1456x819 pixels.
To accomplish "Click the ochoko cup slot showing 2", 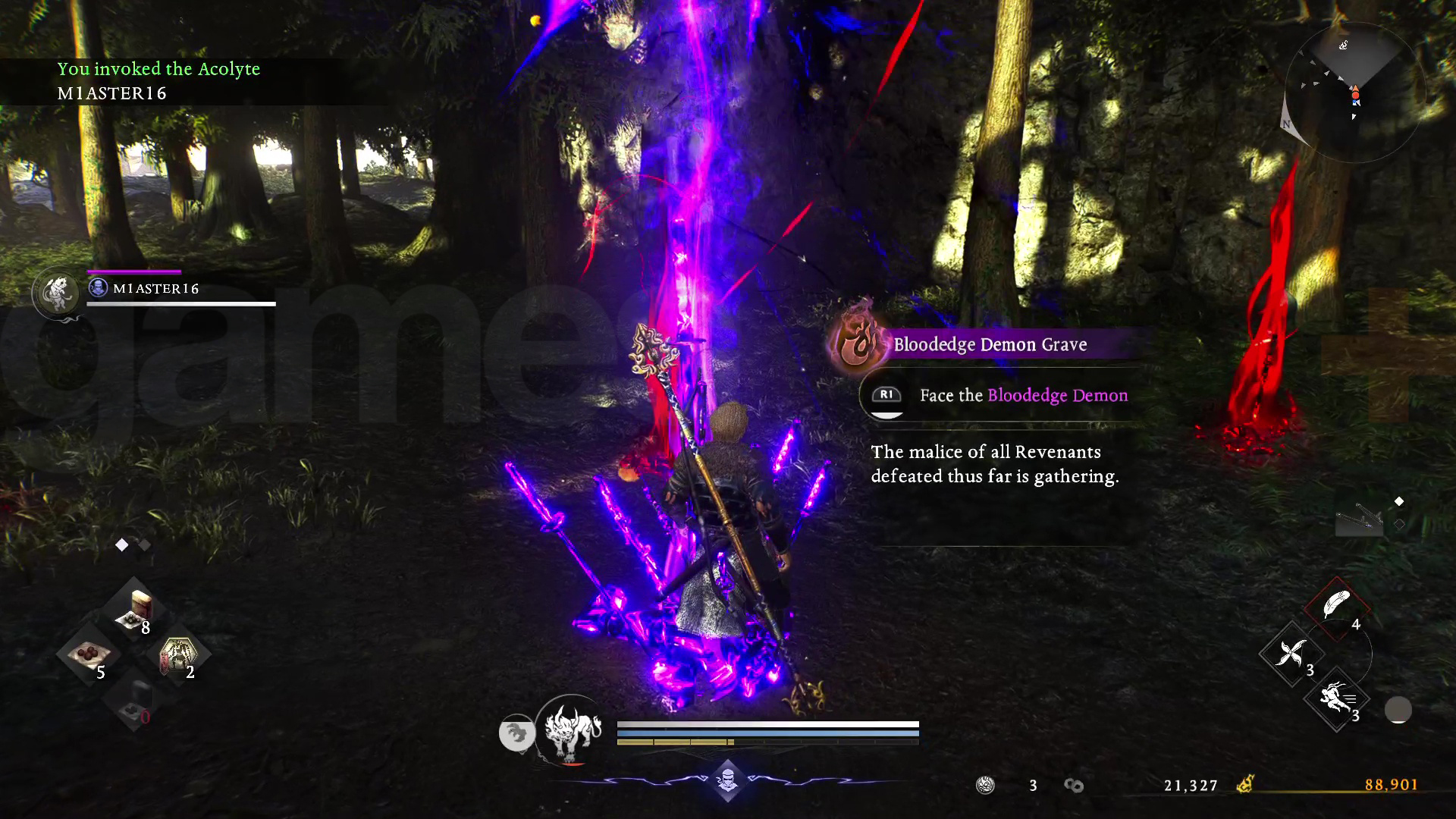I will pyautogui.click(x=180, y=654).
